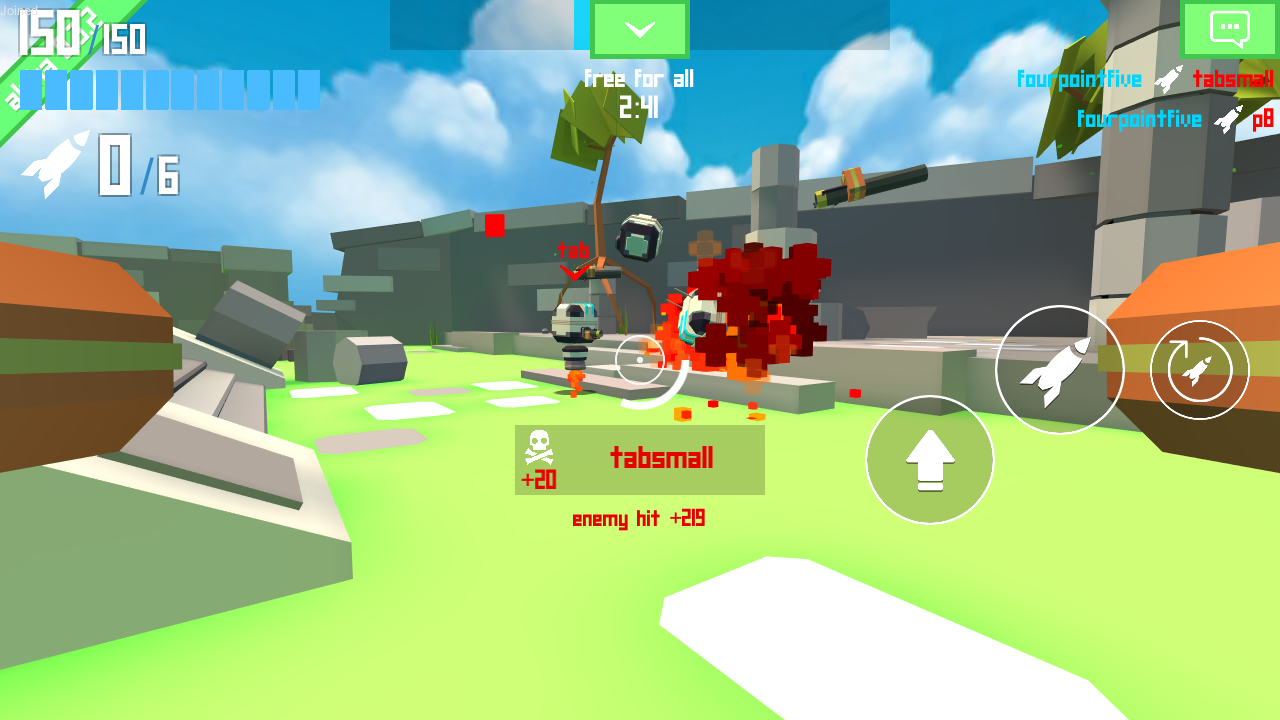Tap the rocket fire button
This screenshot has width=1280, height=720.
(1060, 369)
